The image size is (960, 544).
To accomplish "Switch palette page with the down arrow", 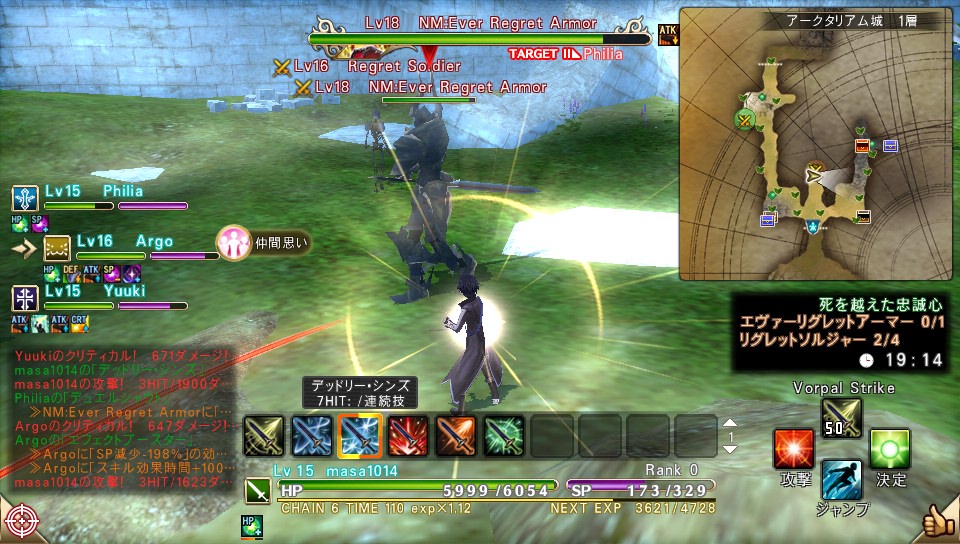I will (x=729, y=449).
